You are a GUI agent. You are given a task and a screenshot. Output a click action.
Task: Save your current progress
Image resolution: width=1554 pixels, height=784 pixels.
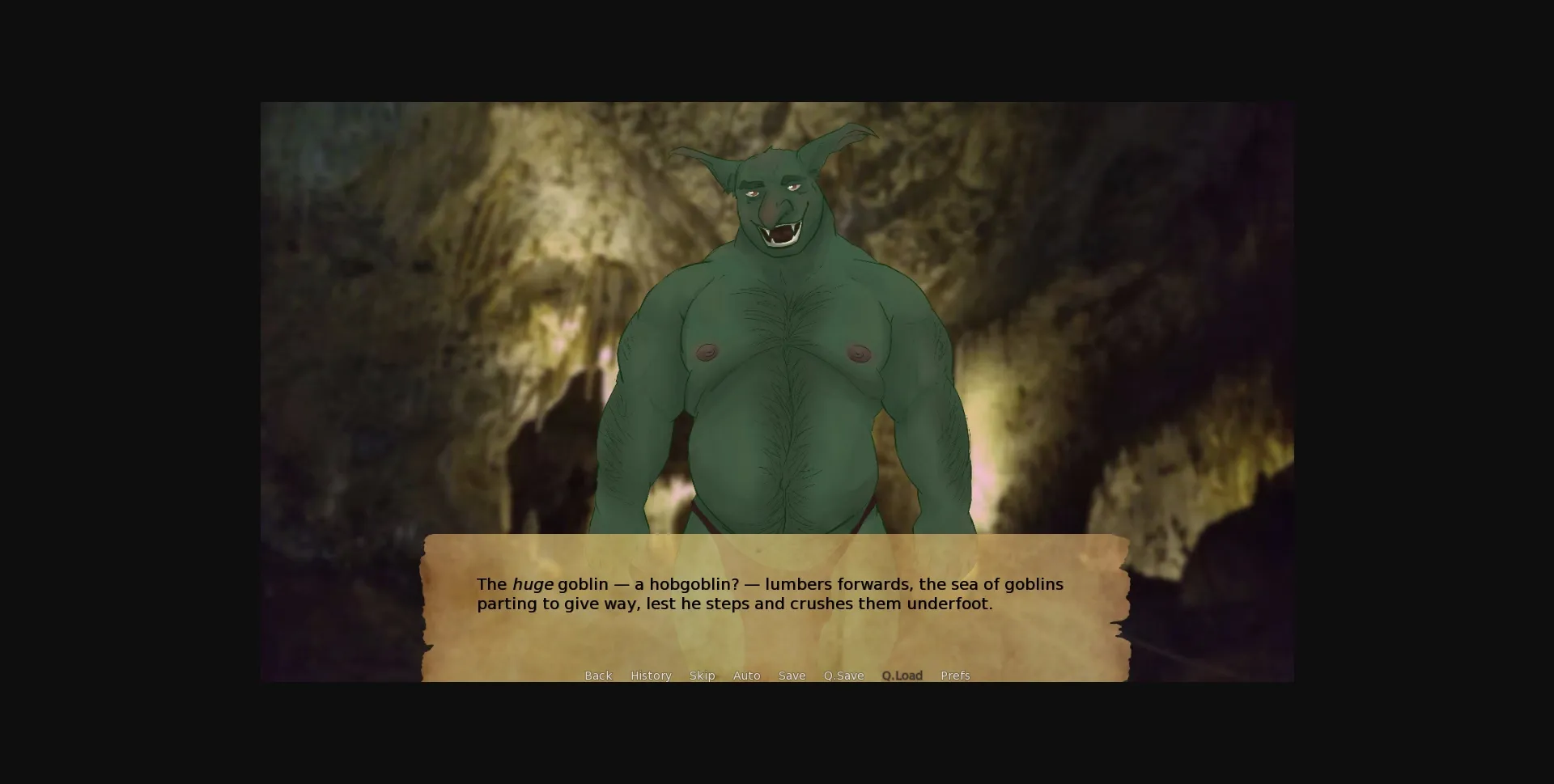click(x=792, y=675)
